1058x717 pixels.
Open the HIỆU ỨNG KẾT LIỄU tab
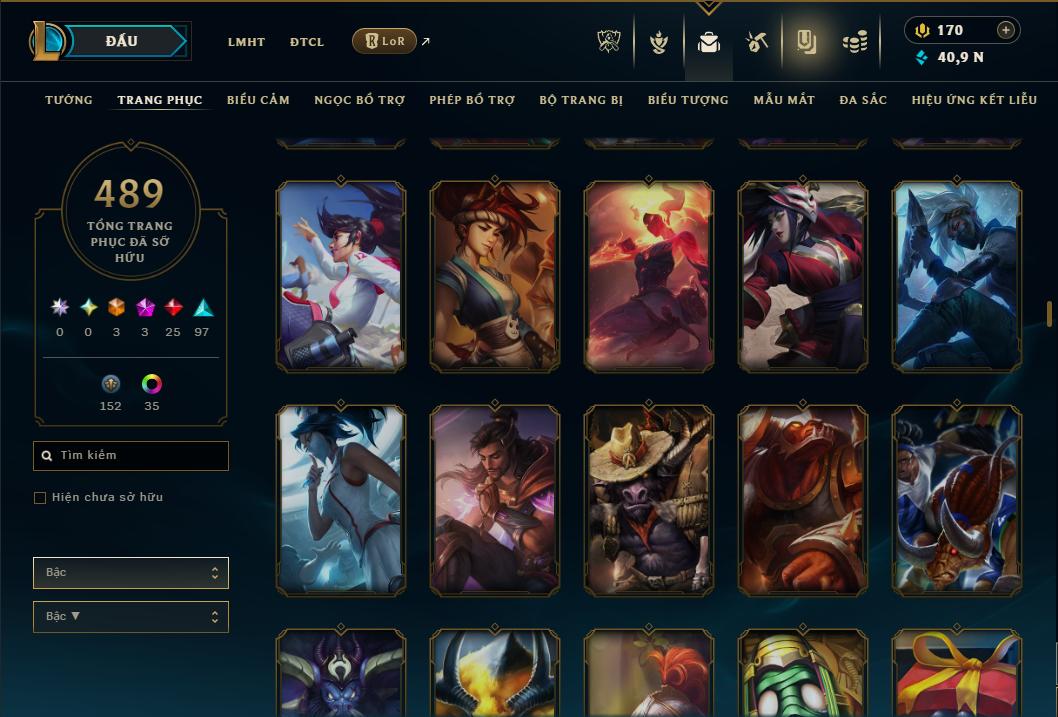point(976,100)
